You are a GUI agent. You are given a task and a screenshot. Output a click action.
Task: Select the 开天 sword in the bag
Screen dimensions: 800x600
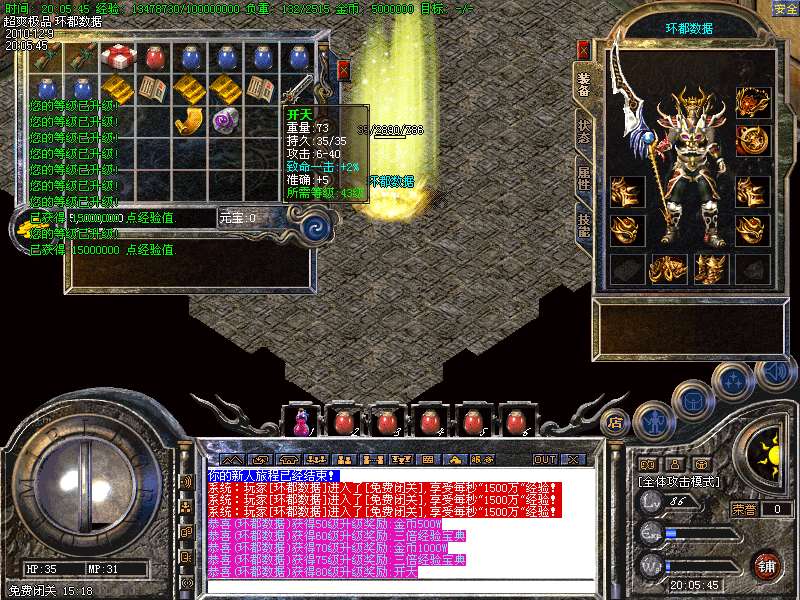pyautogui.click(x=301, y=88)
